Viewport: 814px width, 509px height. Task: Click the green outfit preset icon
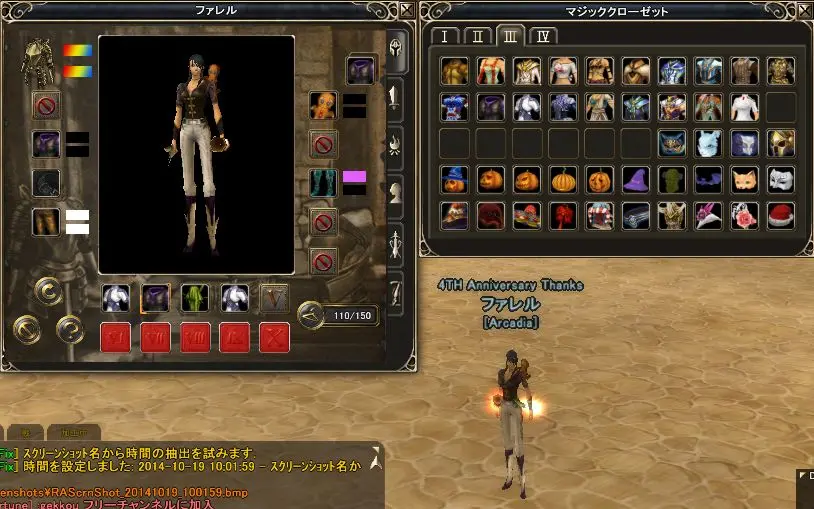pos(194,297)
